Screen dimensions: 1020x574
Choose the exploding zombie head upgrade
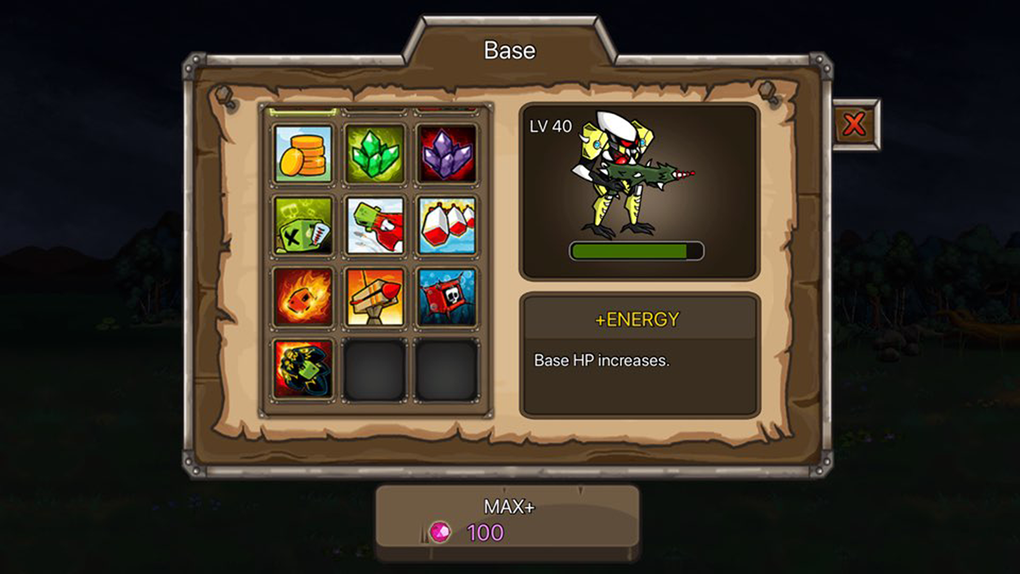[x=303, y=368]
